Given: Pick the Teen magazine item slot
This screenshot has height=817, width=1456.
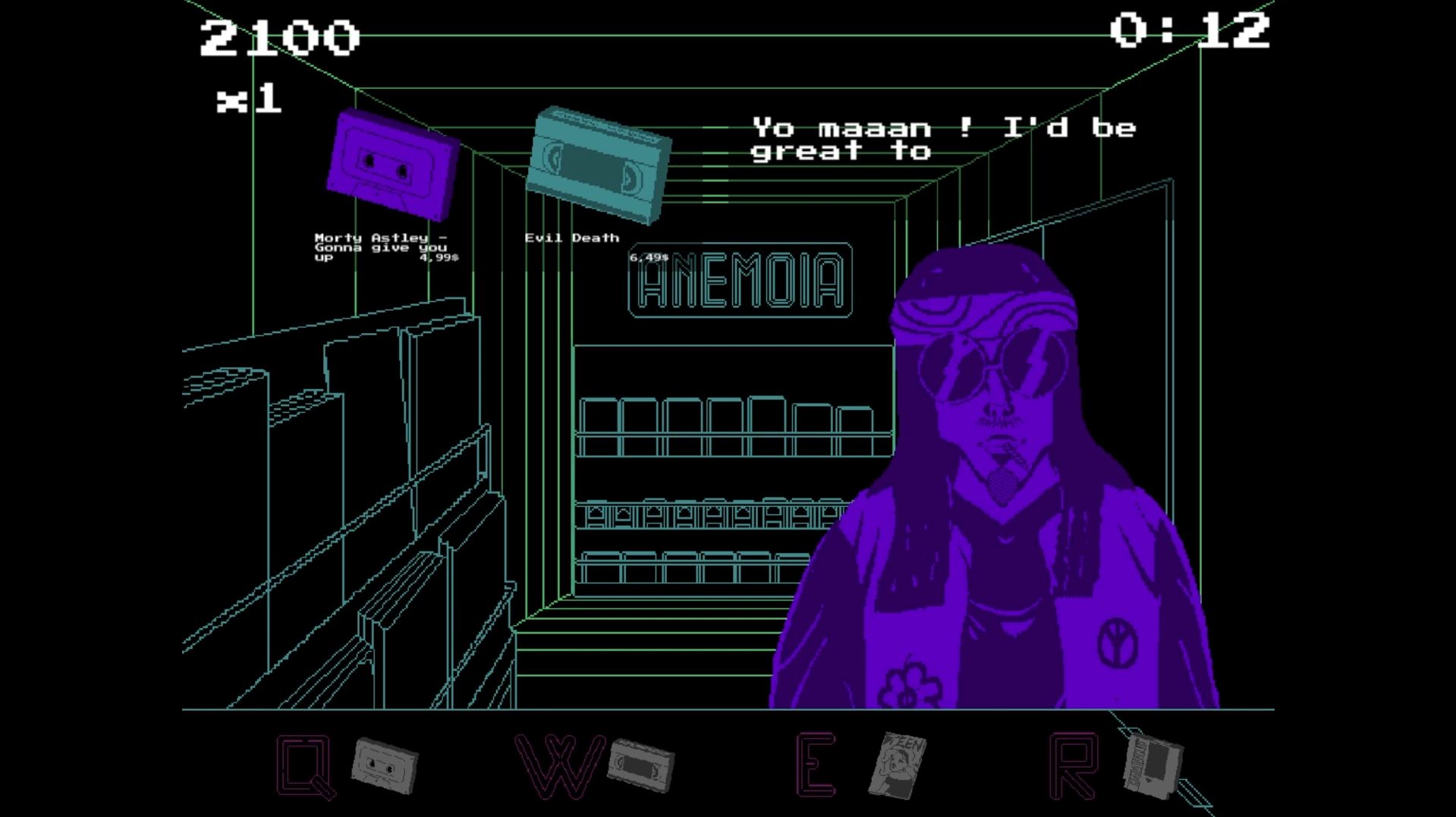Looking at the screenshot, I should point(898,765).
